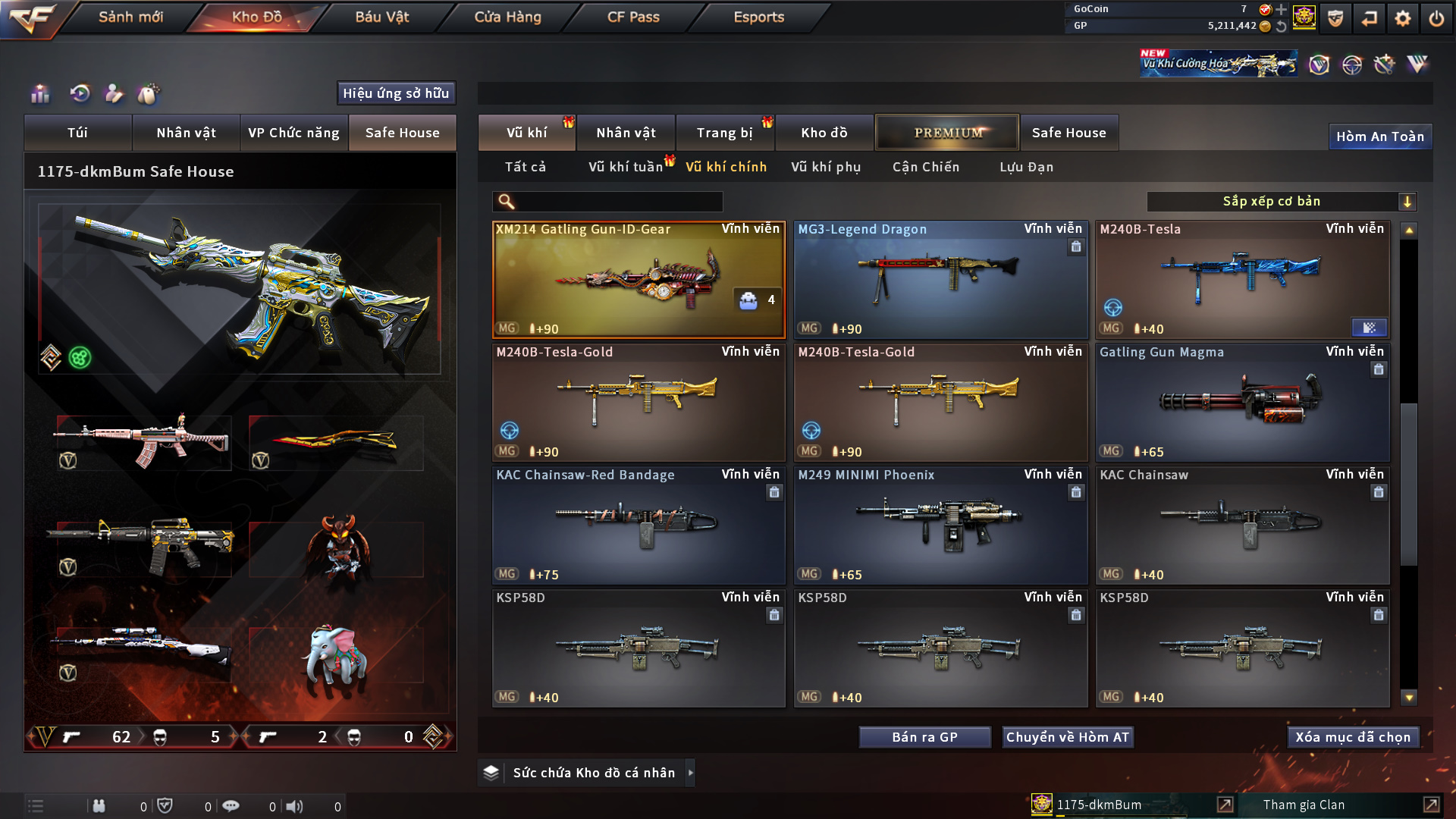
Task: Click the weapon search field
Action: point(618,202)
